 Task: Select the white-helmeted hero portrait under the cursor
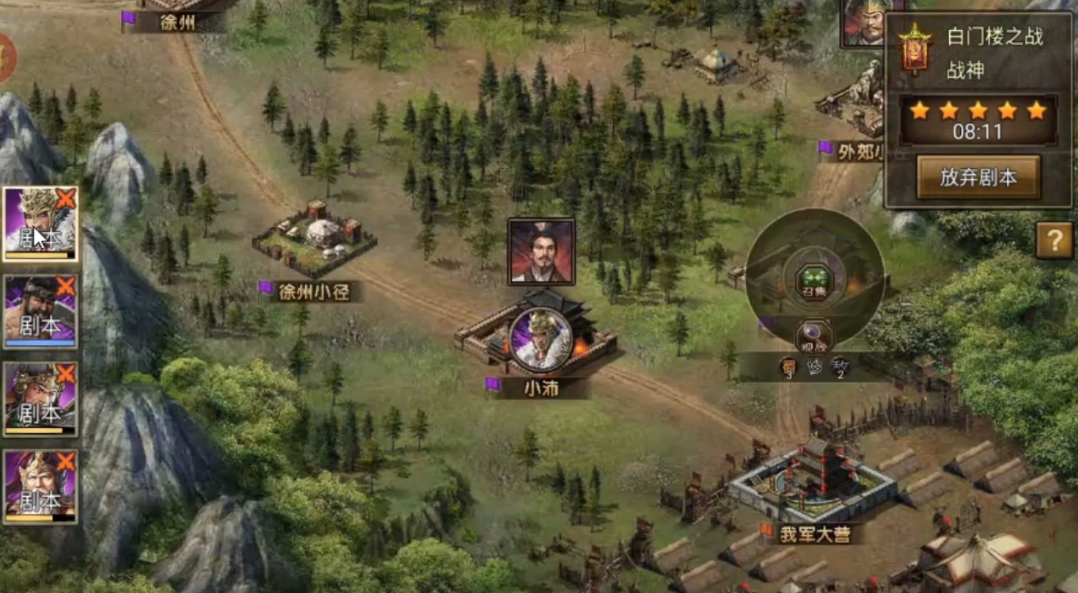(40, 224)
